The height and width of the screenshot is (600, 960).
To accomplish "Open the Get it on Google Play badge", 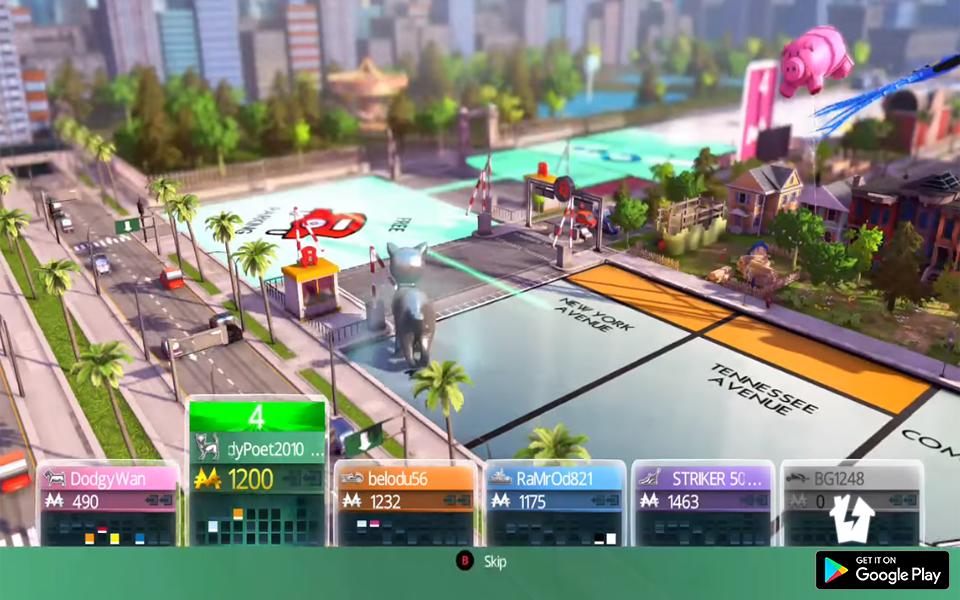I will pos(882,570).
